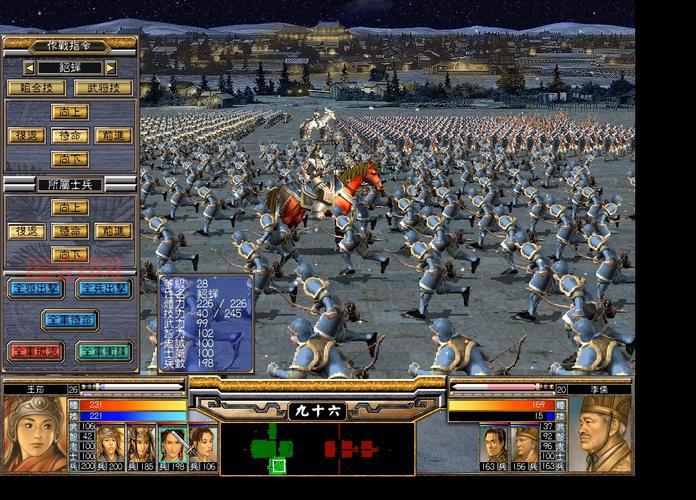Click 向下 in the 所屬士兵 soldier section
The height and width of the screenshot is (500, 696).
(70, 254)
